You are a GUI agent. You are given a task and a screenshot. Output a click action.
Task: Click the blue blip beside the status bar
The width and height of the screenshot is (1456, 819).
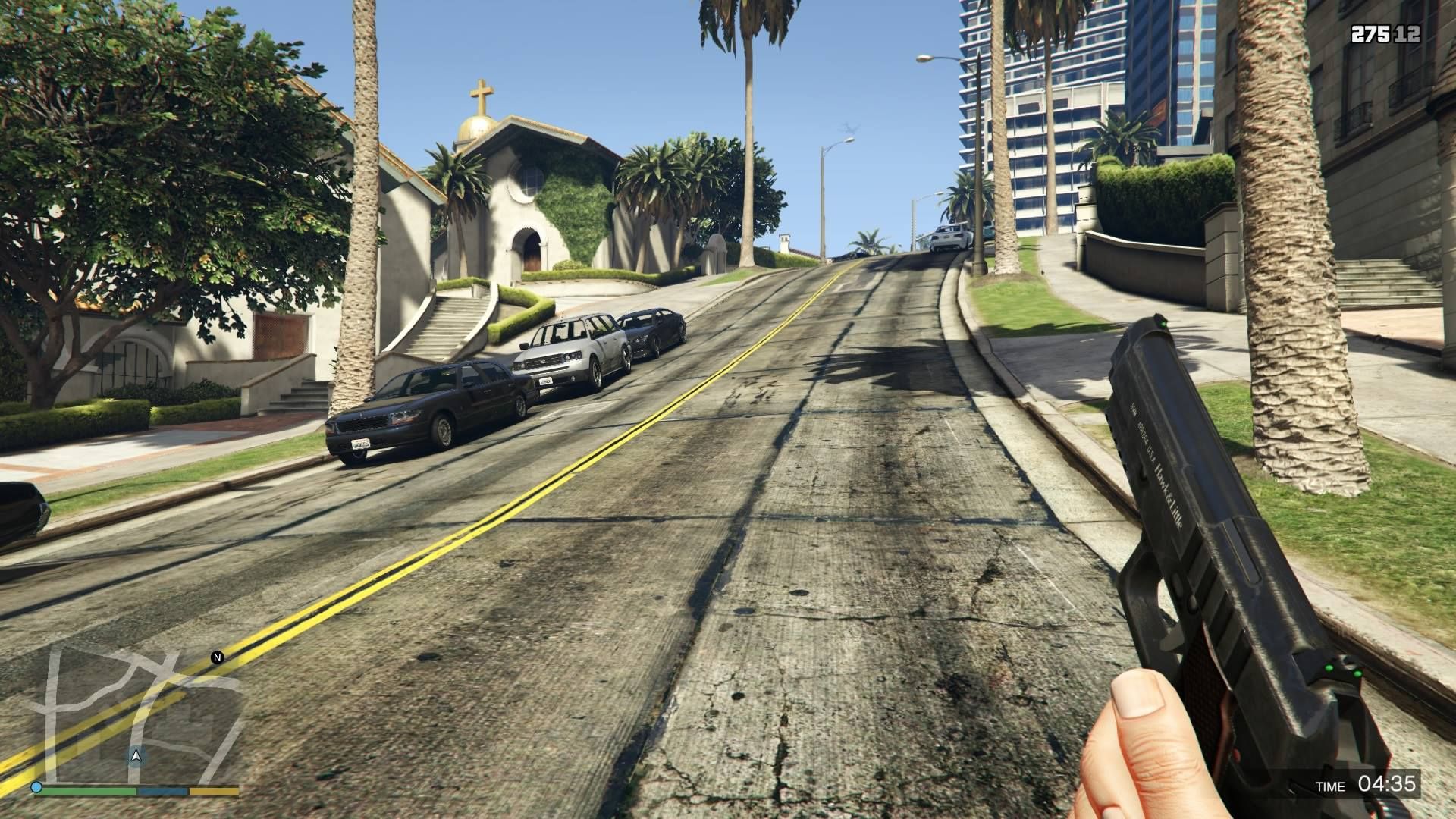[36, 787]
